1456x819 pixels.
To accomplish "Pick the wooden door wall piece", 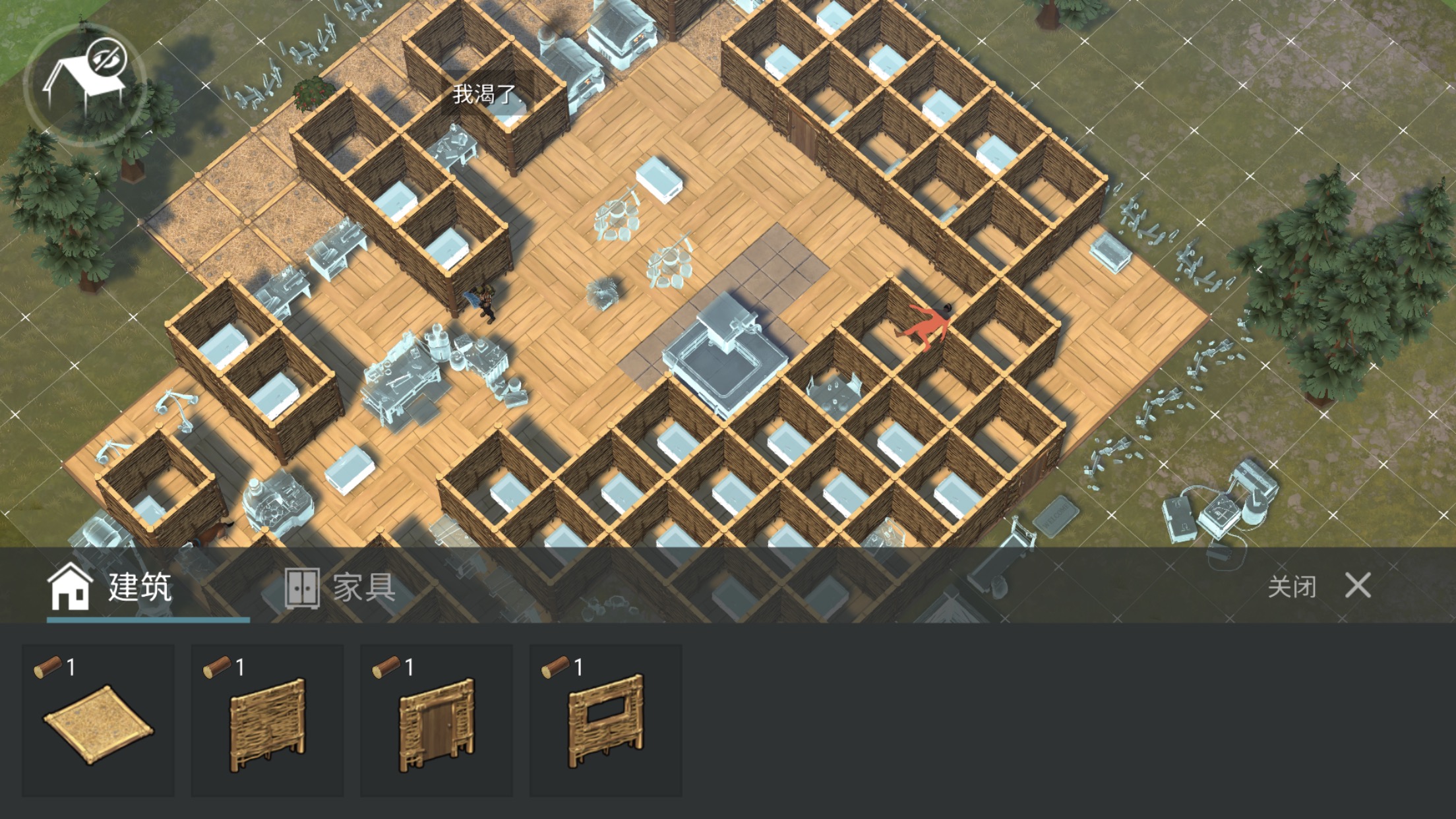I will click(x=436, y=721).
